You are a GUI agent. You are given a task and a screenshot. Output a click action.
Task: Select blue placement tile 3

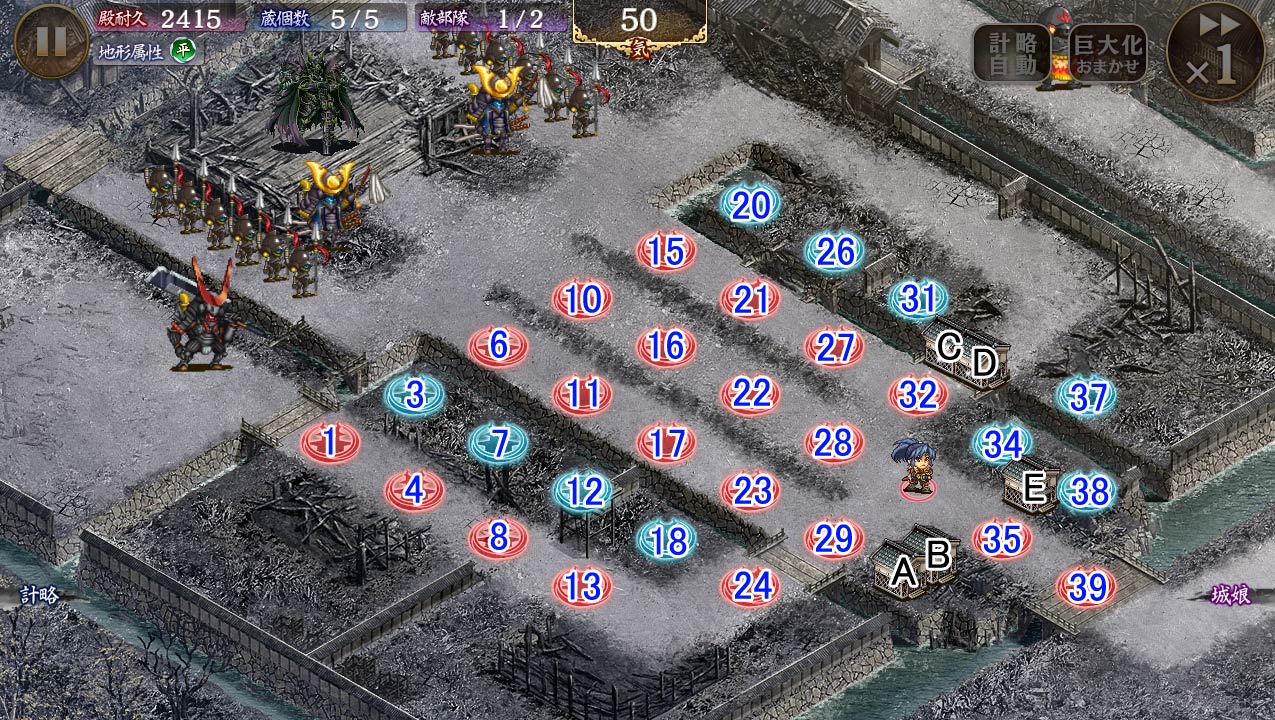tap(415, 395)
